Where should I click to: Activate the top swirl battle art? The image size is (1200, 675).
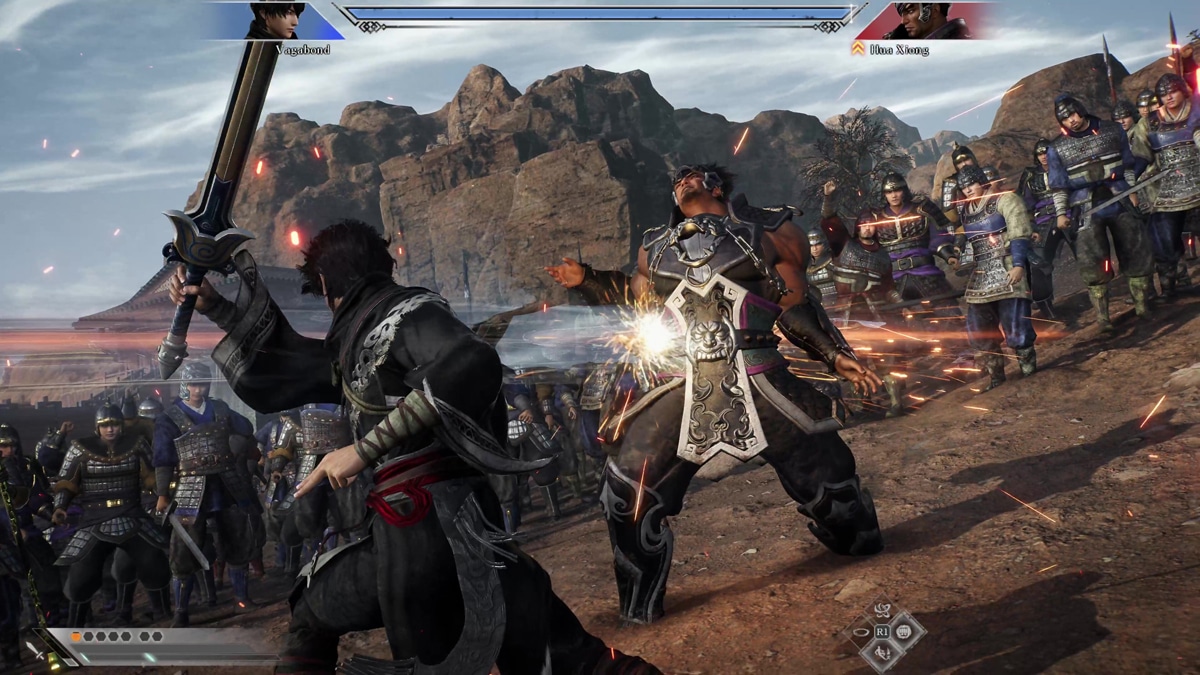point(883,610)
